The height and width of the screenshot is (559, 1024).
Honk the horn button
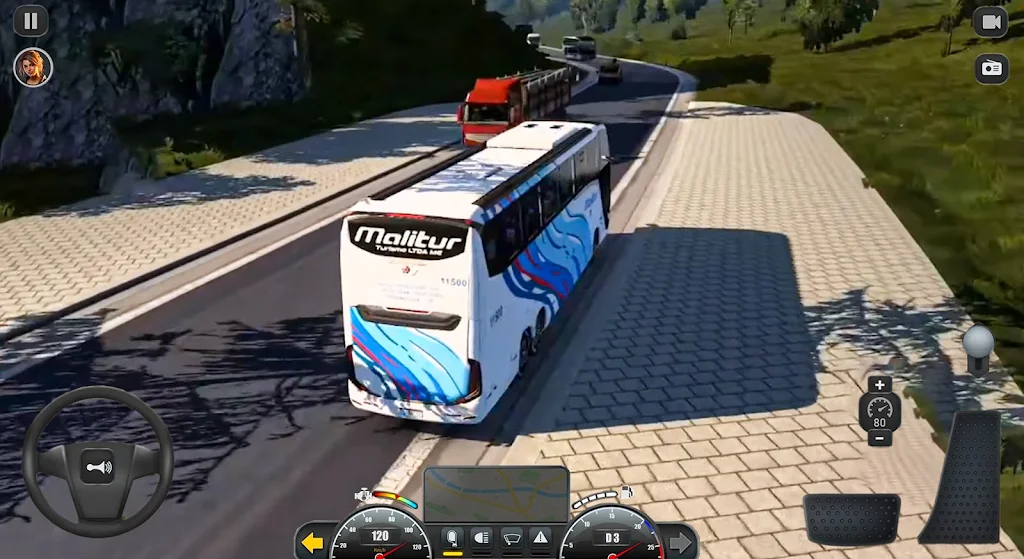click(x=97, y=467)
